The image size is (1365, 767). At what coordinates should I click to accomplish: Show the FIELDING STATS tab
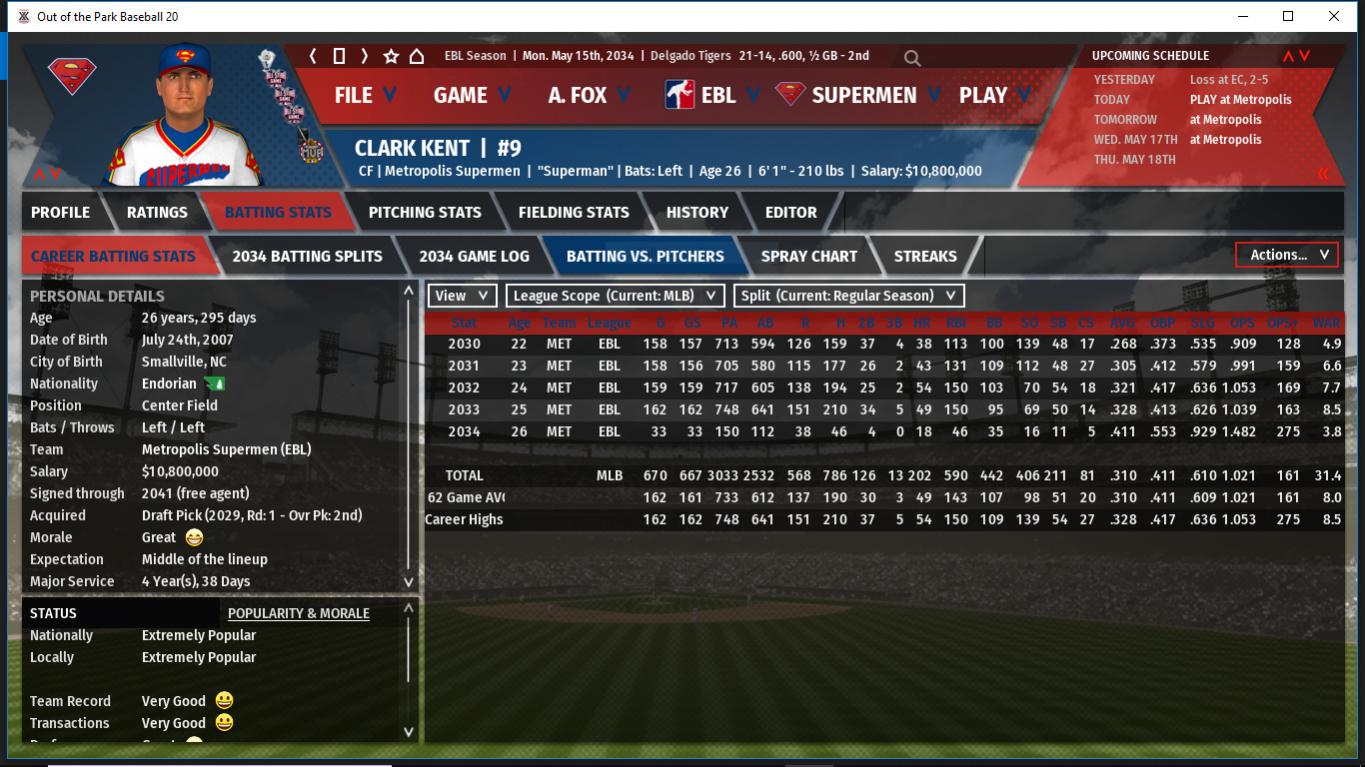click(x=573, y=212)
